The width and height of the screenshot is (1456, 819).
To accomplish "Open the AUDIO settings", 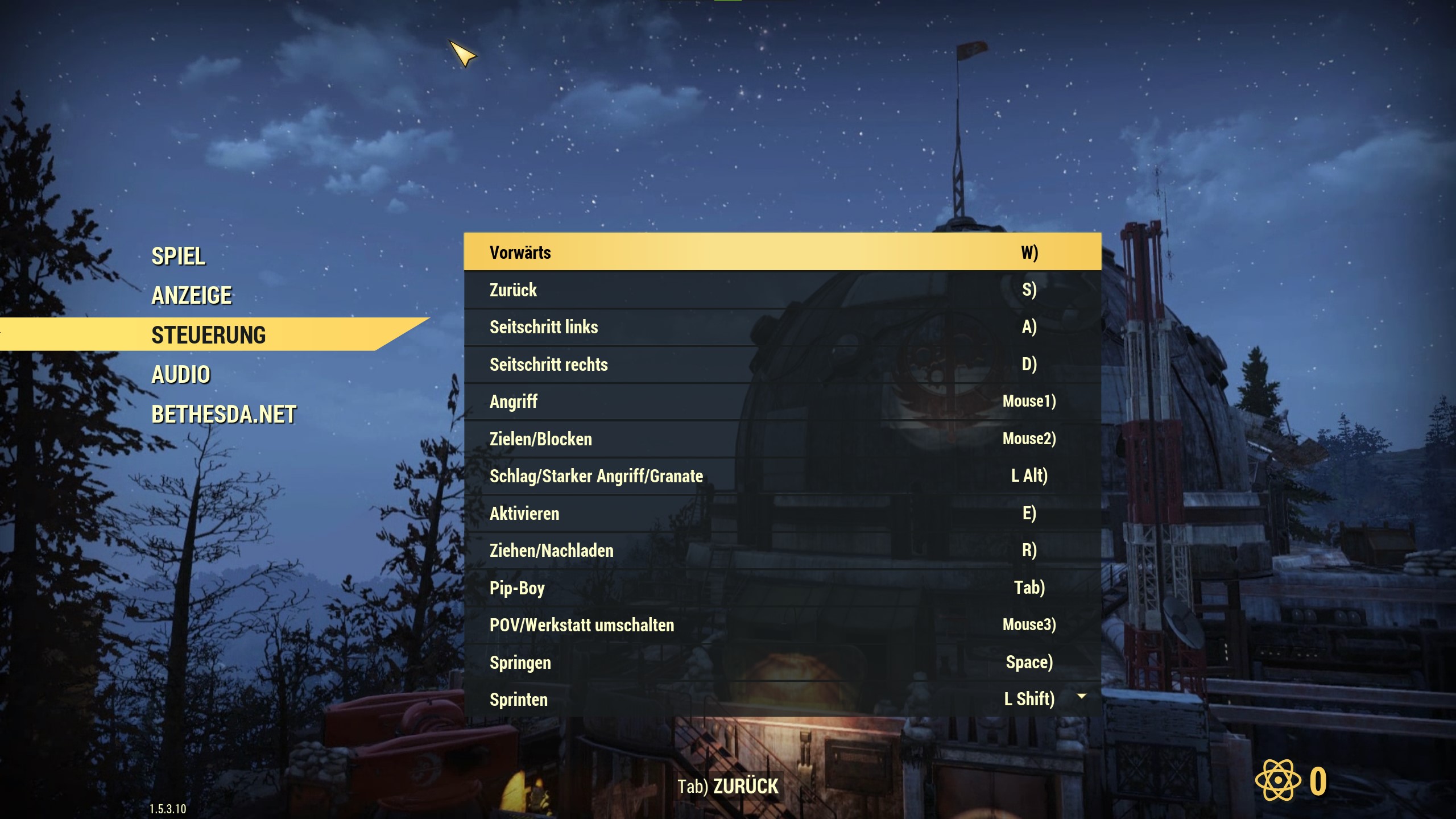I will (x=181, y=375).
